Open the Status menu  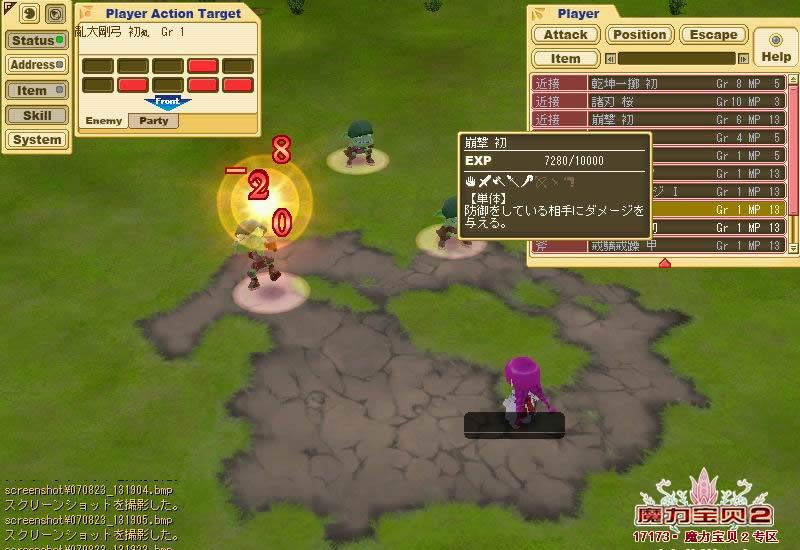36,41
